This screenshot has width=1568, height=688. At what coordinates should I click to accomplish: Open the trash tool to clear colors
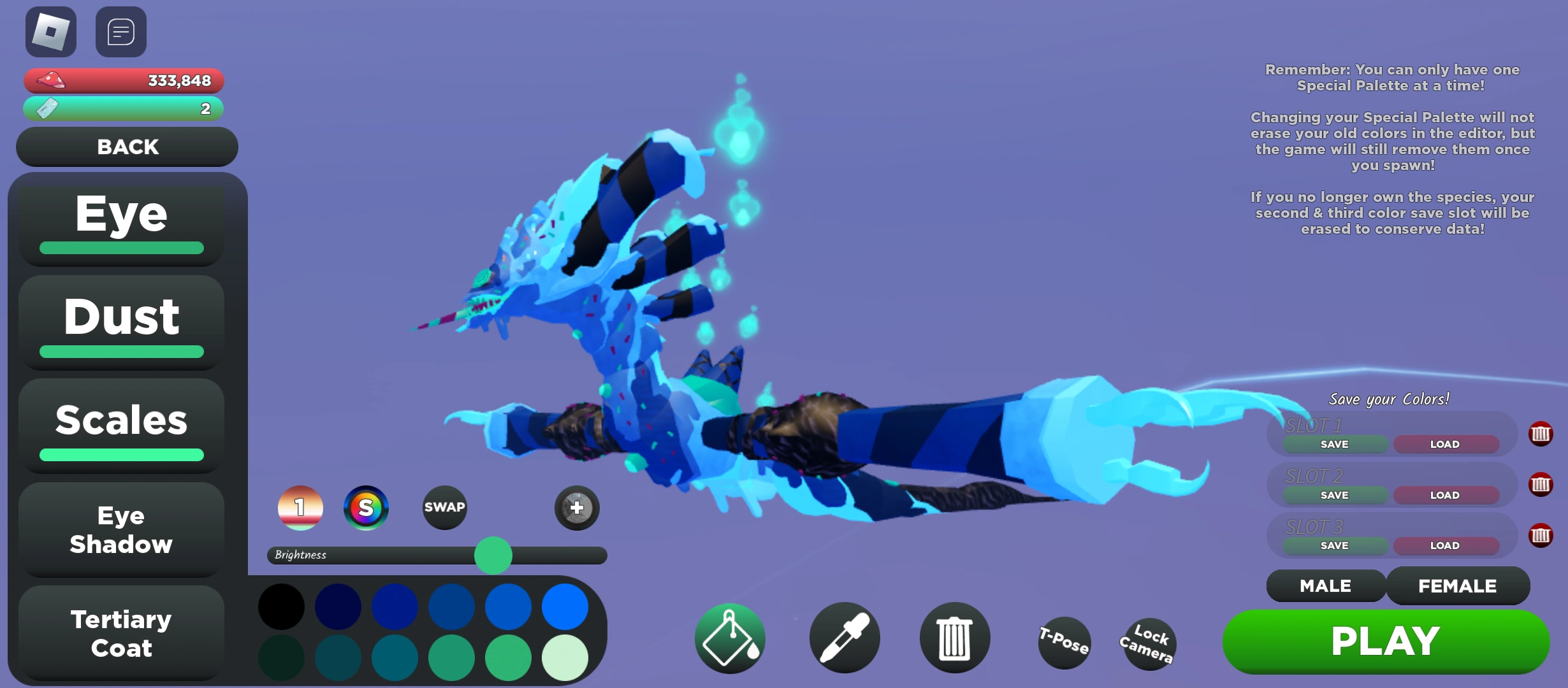click(954, 637)
